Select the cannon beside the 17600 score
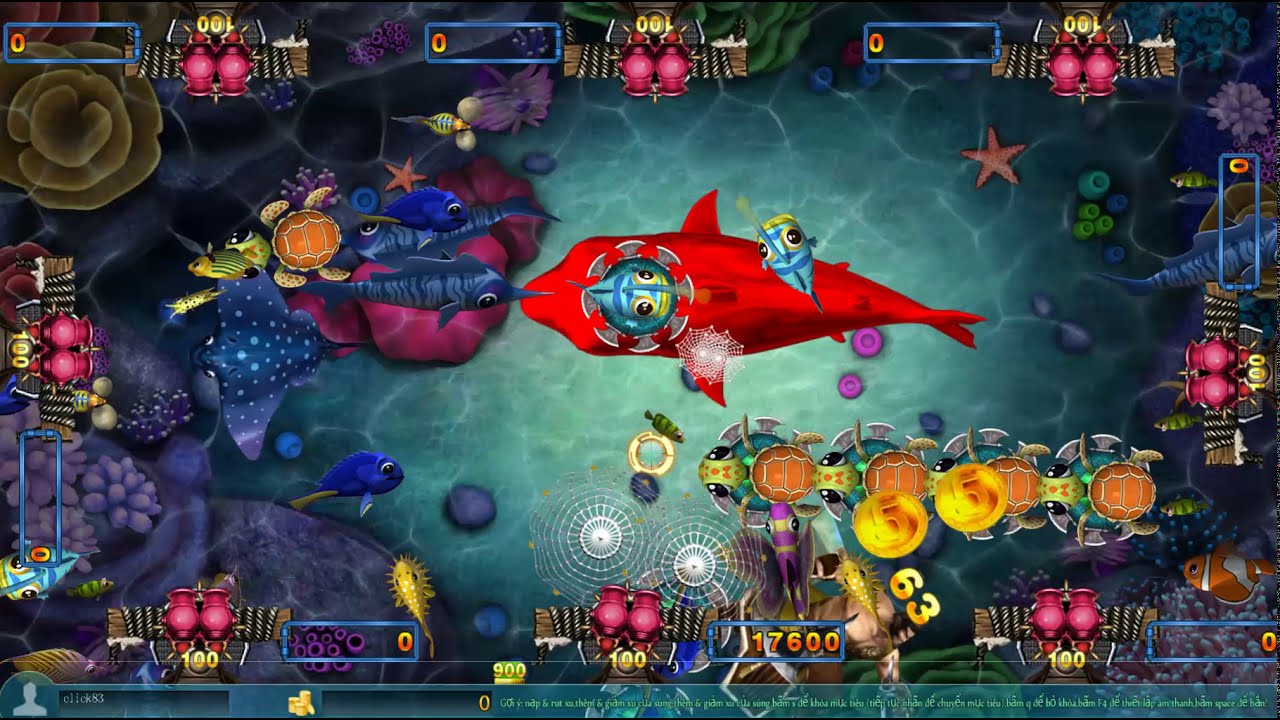The image size is (1280, 720). click(x=627, y=618)
